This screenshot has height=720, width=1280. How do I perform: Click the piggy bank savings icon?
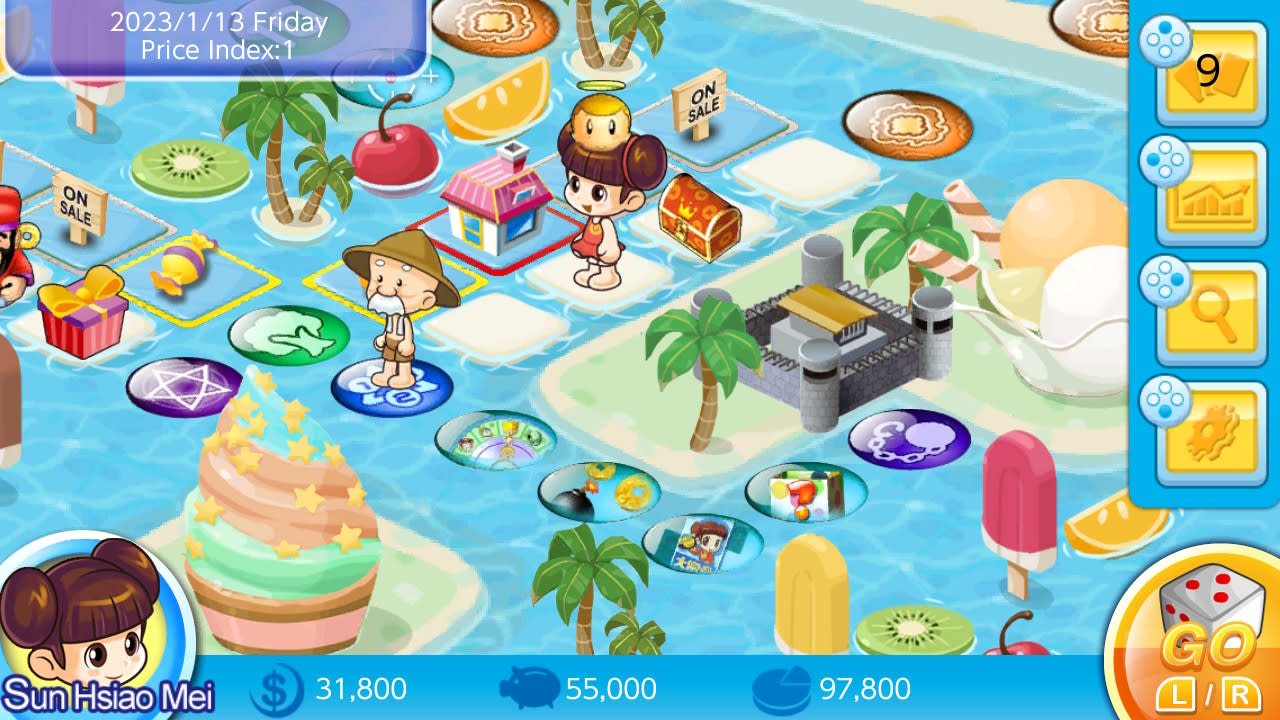coord(530,689)
